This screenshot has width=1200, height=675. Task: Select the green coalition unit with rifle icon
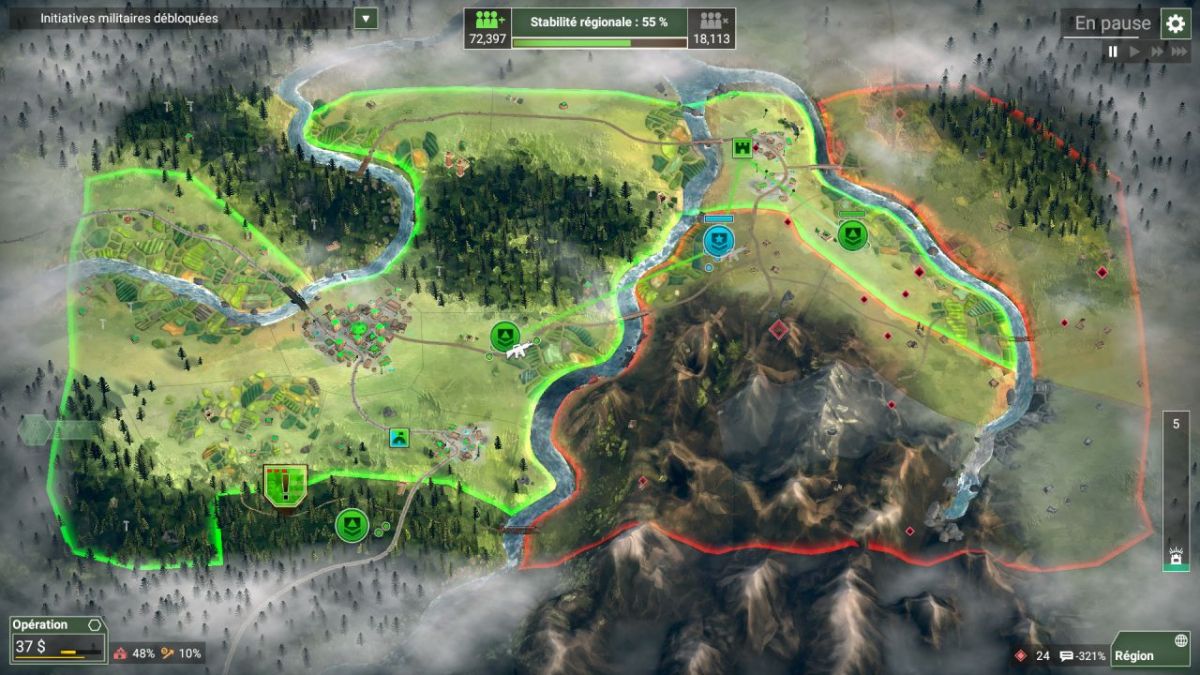pos(505,338)
